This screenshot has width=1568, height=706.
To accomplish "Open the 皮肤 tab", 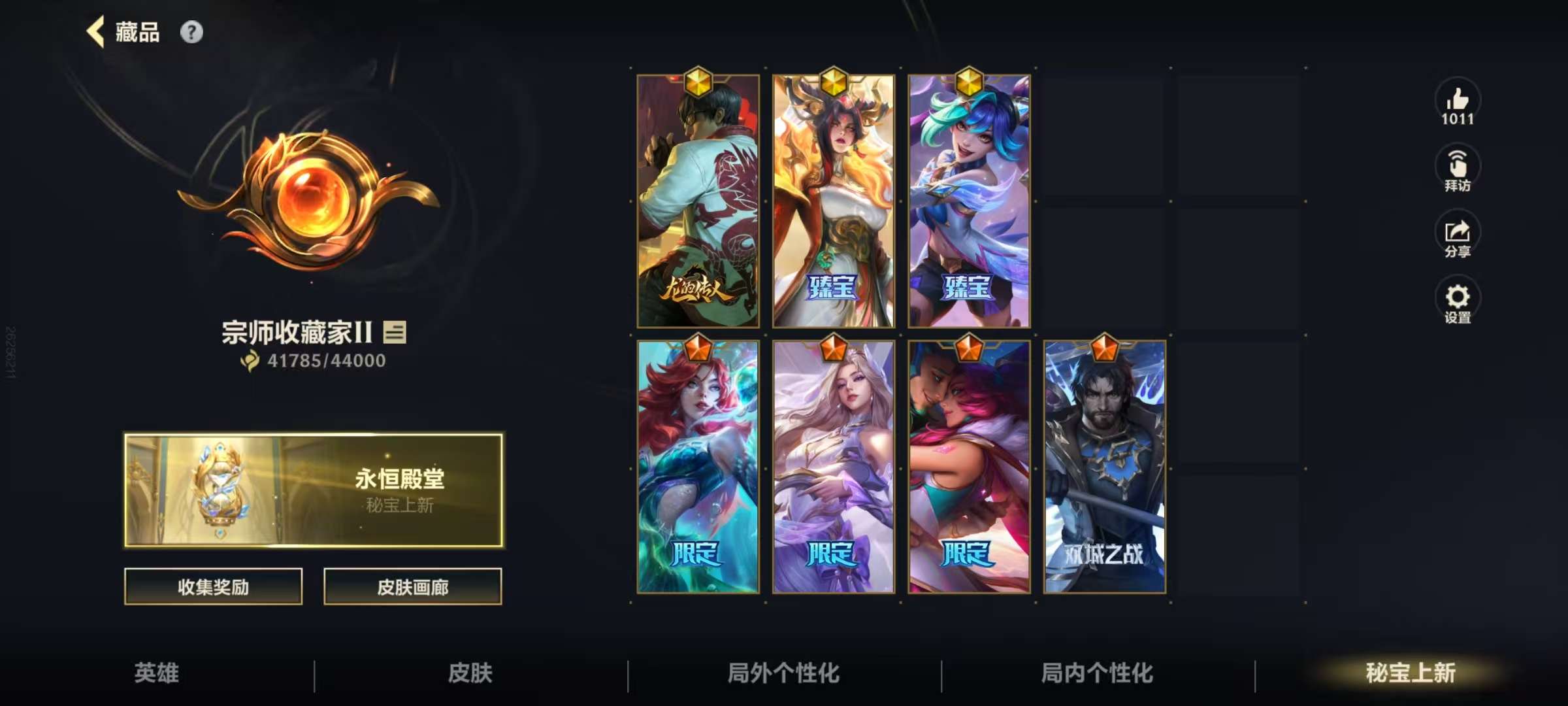I will coord(469,675).
